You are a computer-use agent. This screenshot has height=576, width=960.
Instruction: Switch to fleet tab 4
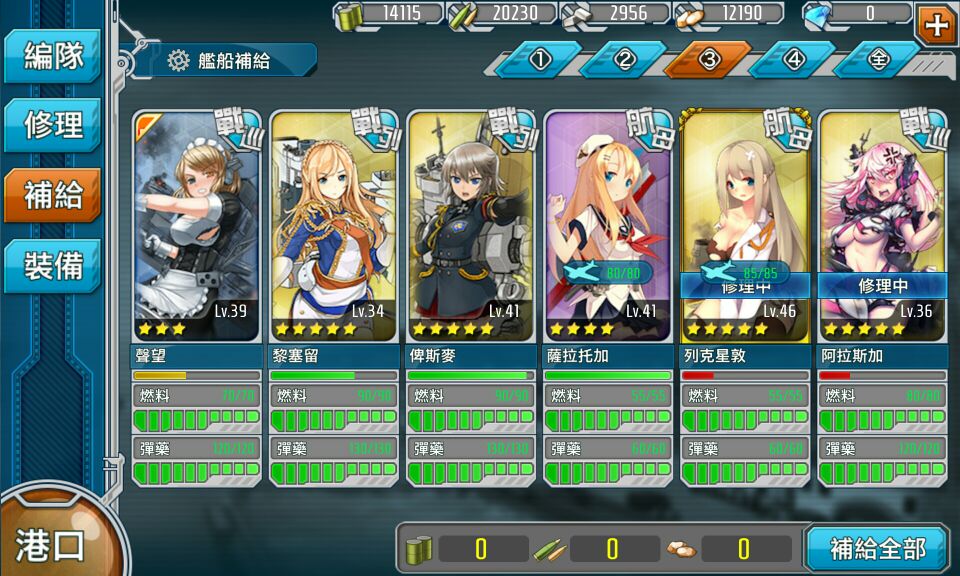point(794,60)
